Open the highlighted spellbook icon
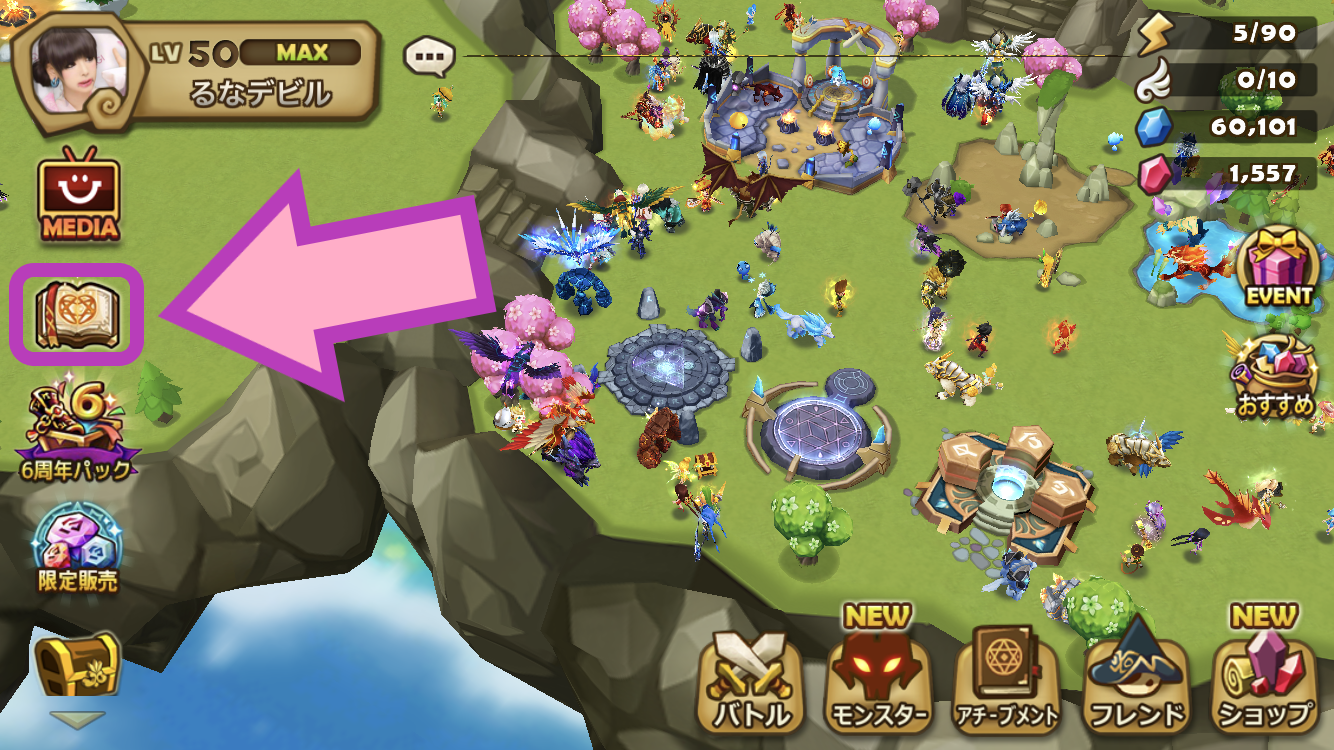The image size is (1334, 750). pos(77,315)
